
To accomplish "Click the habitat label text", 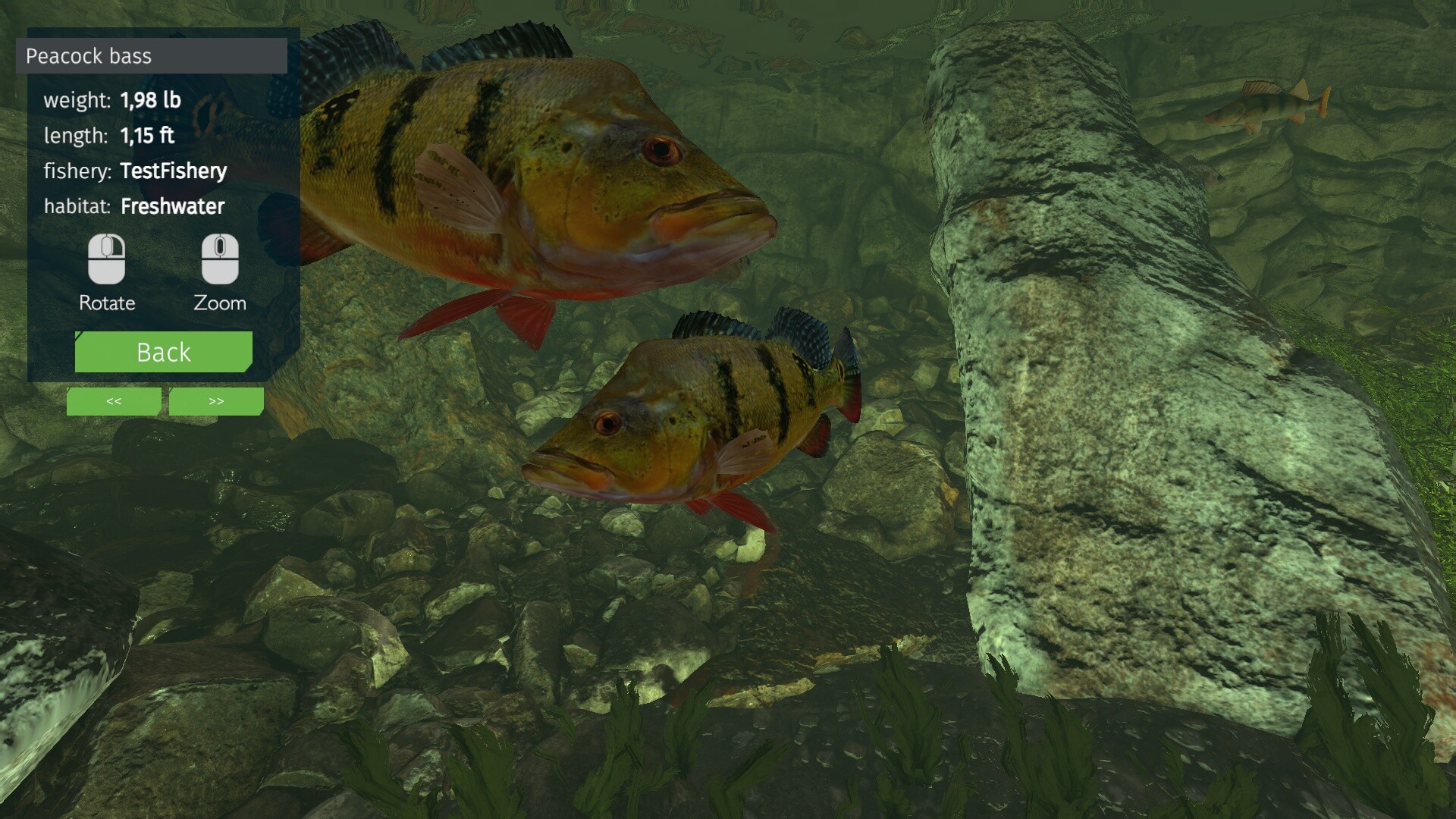I will [77, 206].
